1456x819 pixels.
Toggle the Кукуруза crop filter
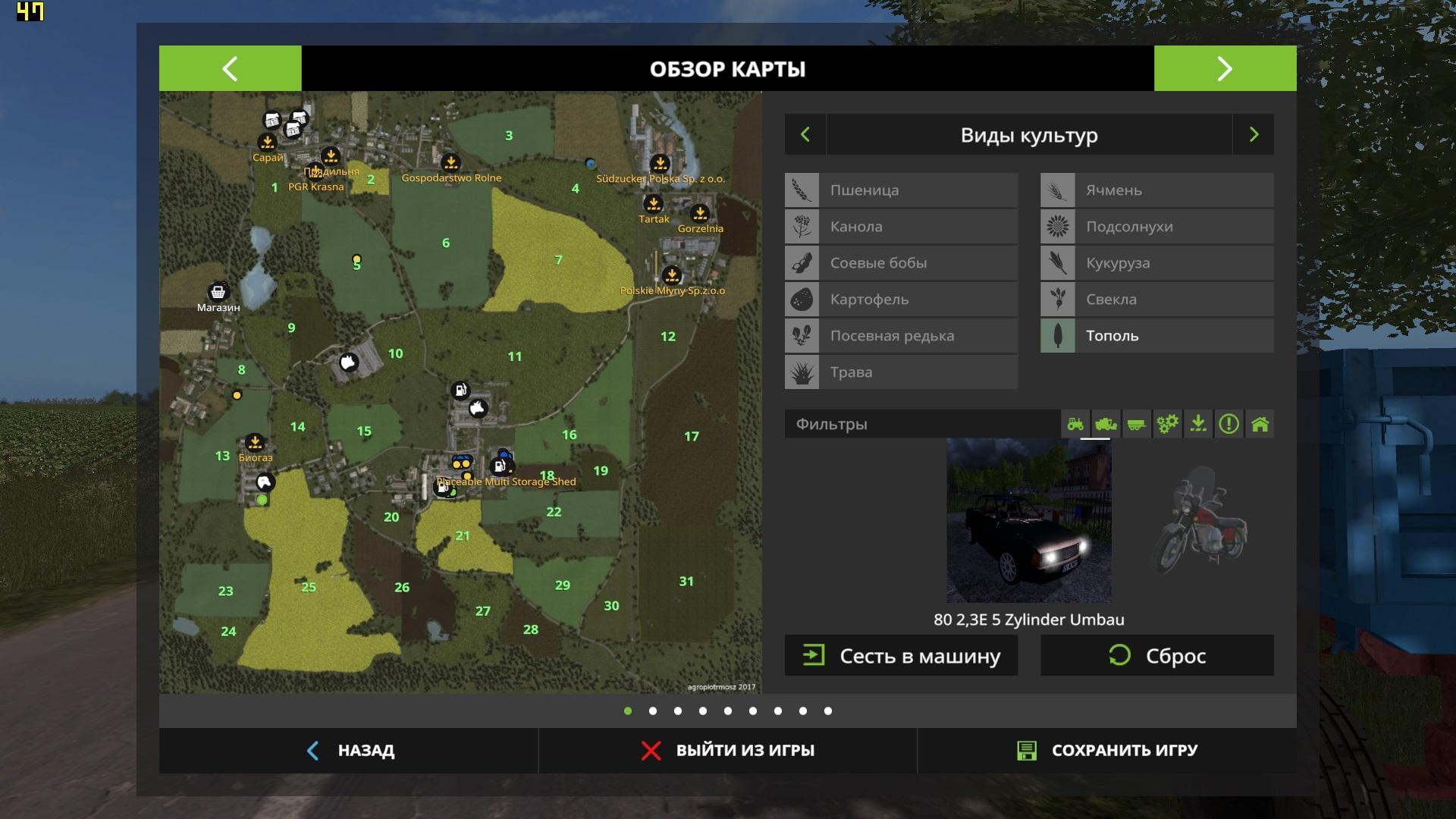[1156, 263]
